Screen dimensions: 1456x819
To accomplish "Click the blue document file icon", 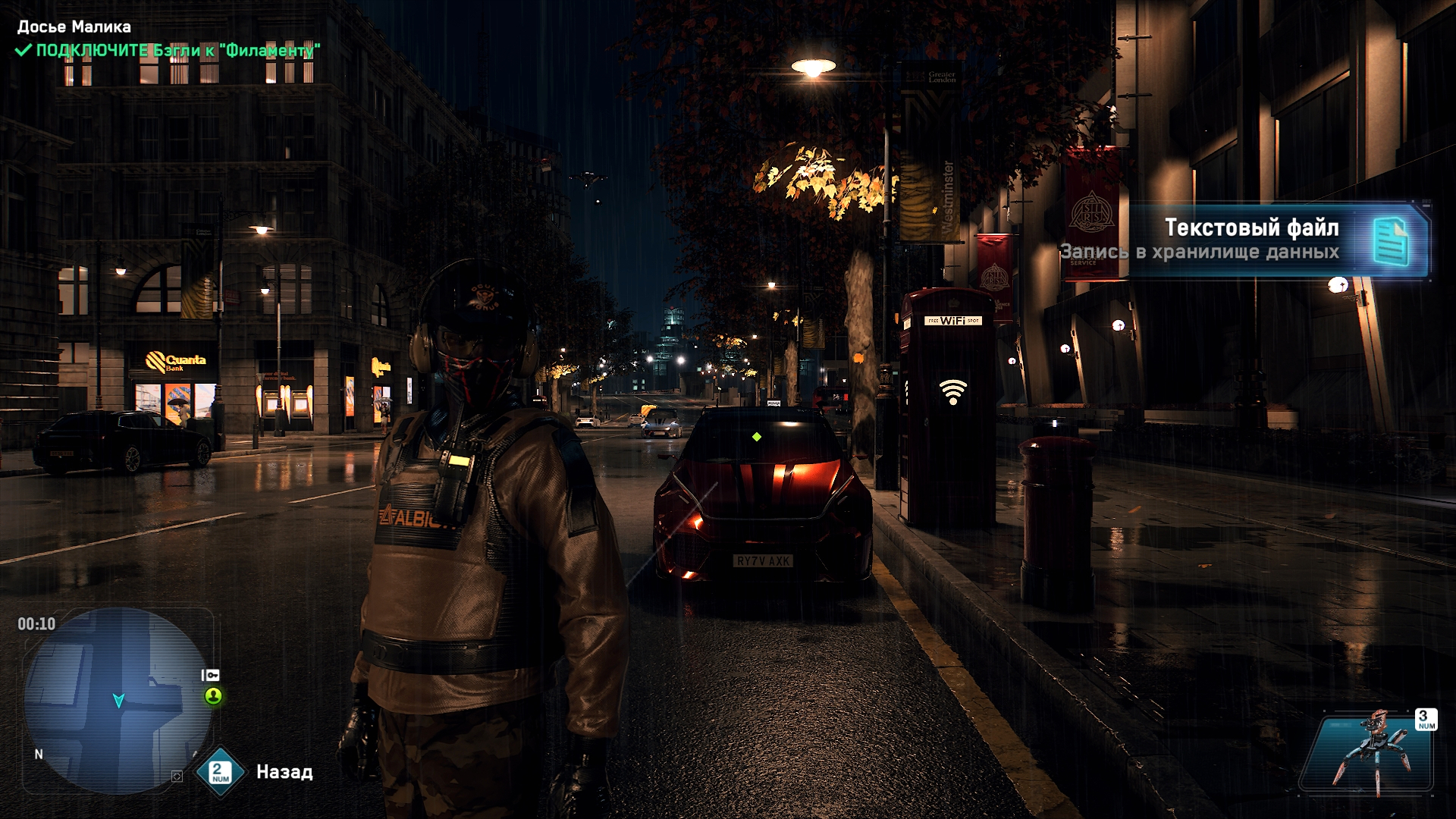I will pyautogui.click(x=1390, y=241).
